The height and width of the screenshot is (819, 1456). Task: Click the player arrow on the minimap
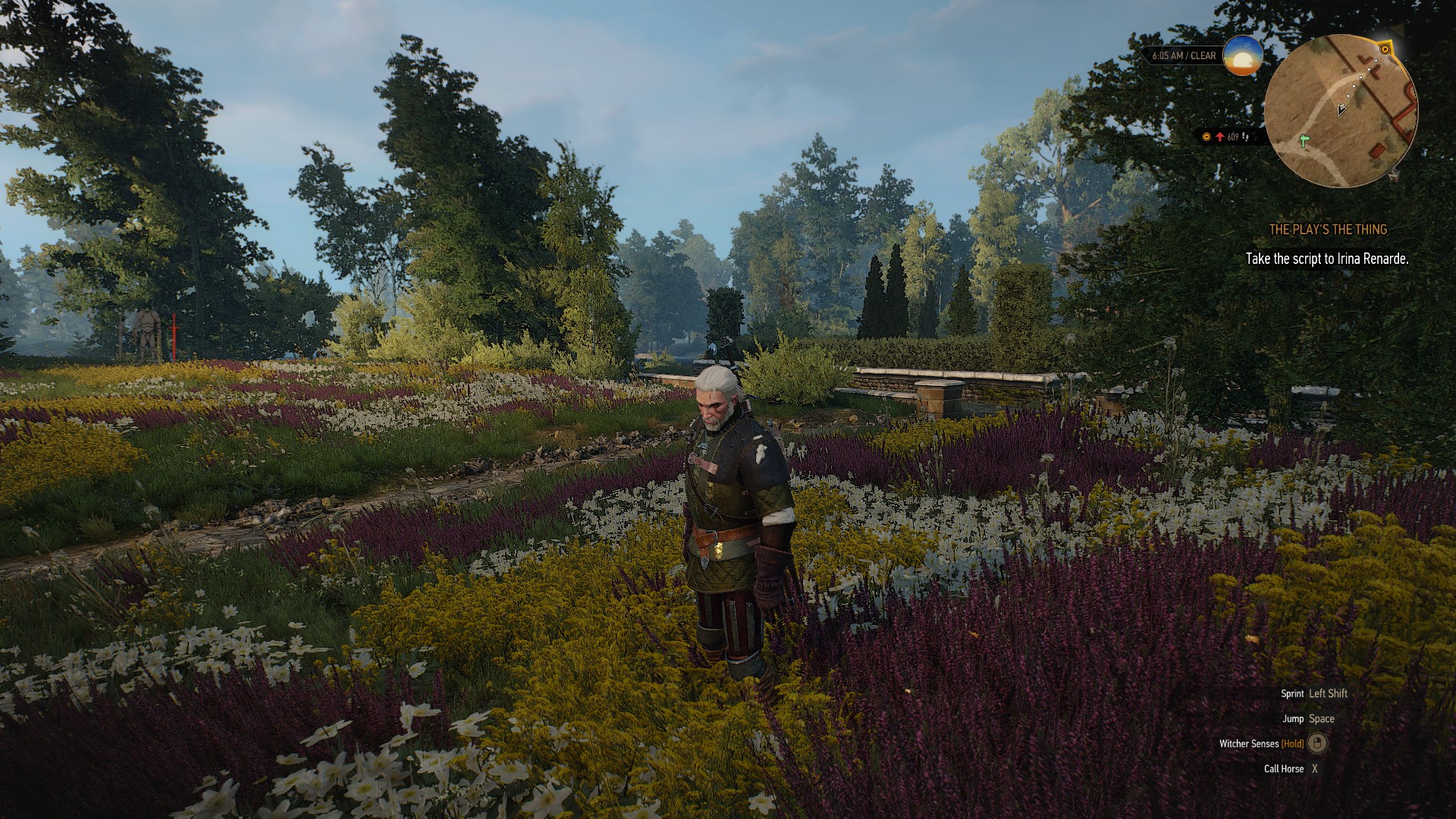click(x=1341, y=109)
